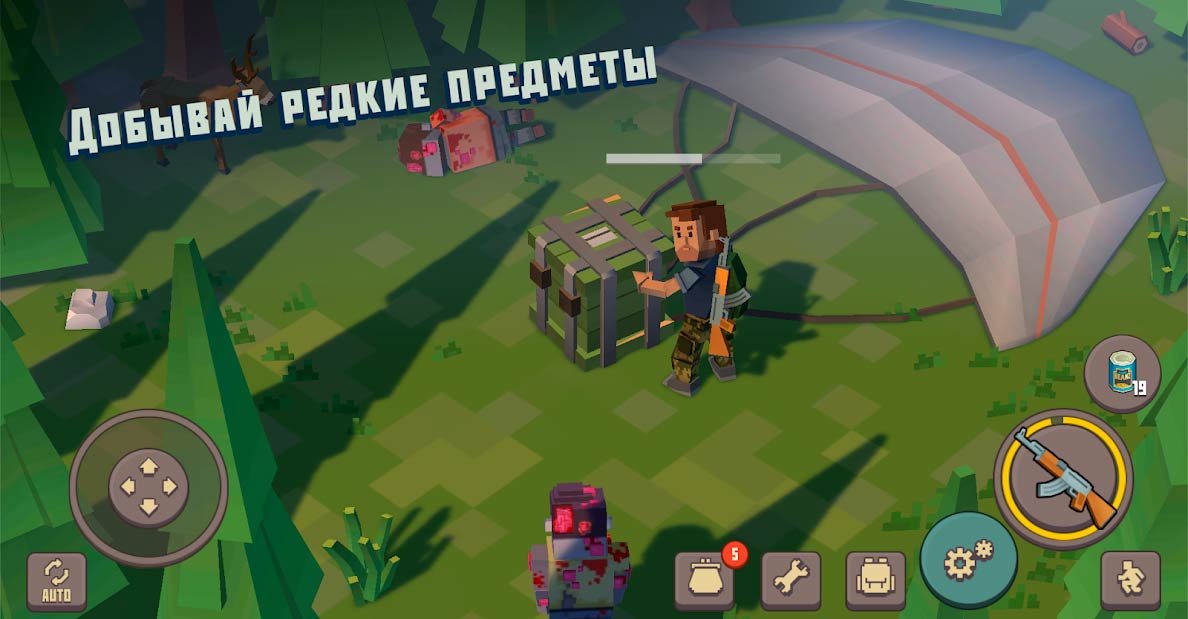Toggle the sneak running-figure button

(x=1130, y=580)
